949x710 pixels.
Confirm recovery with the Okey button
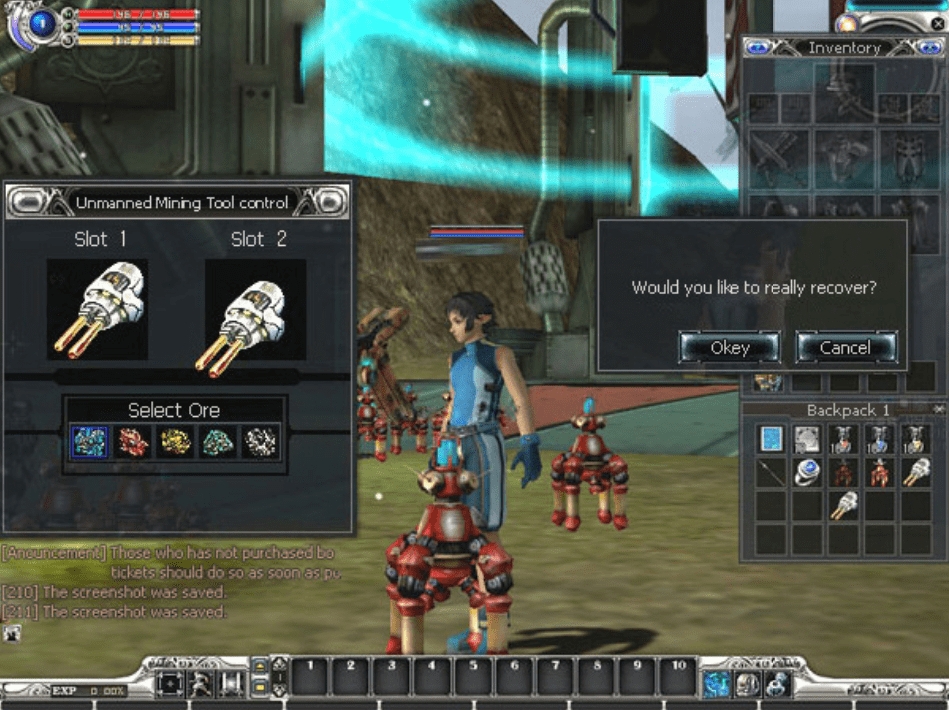(x=729, y=347)
